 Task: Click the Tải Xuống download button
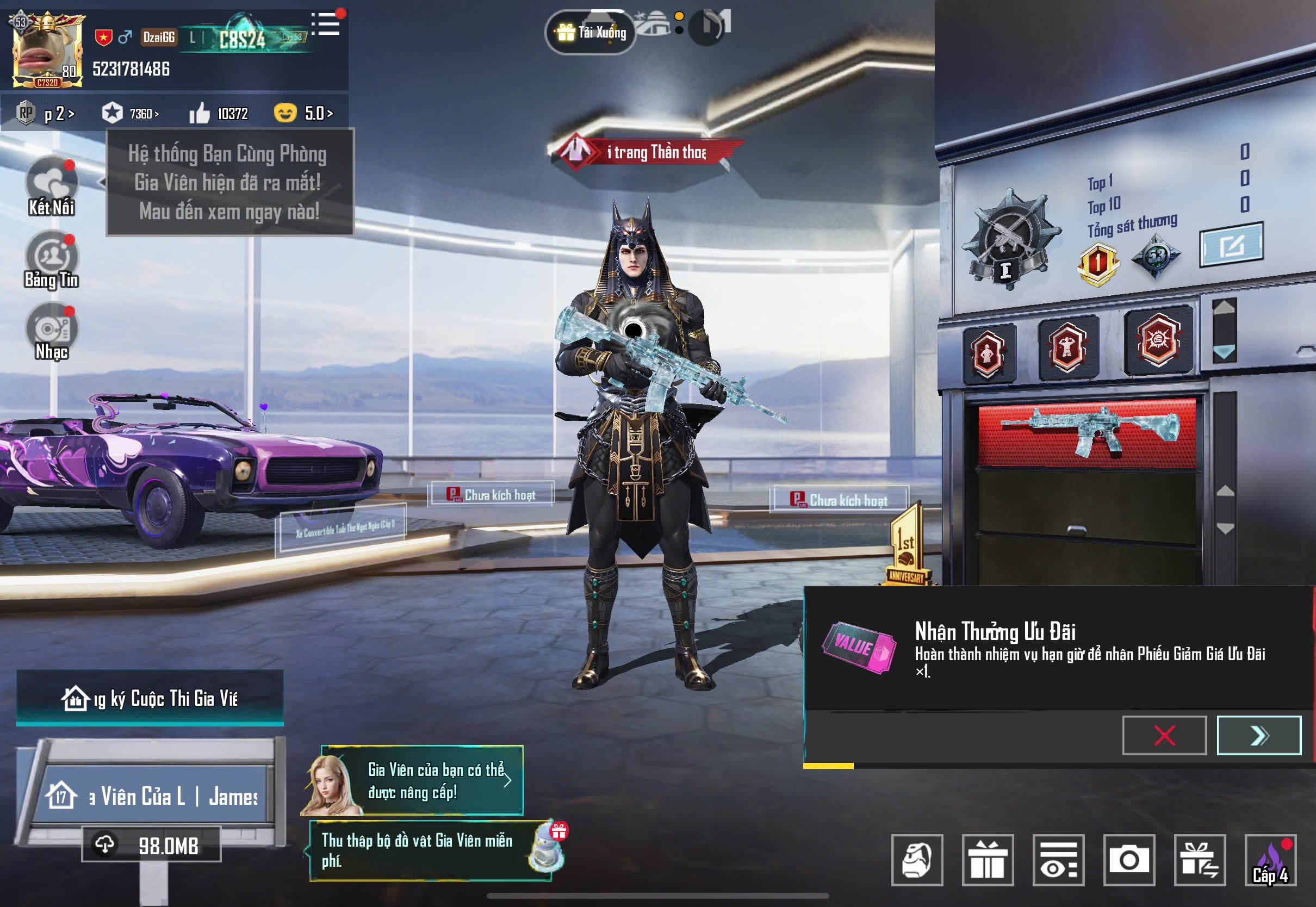point(591,33)
